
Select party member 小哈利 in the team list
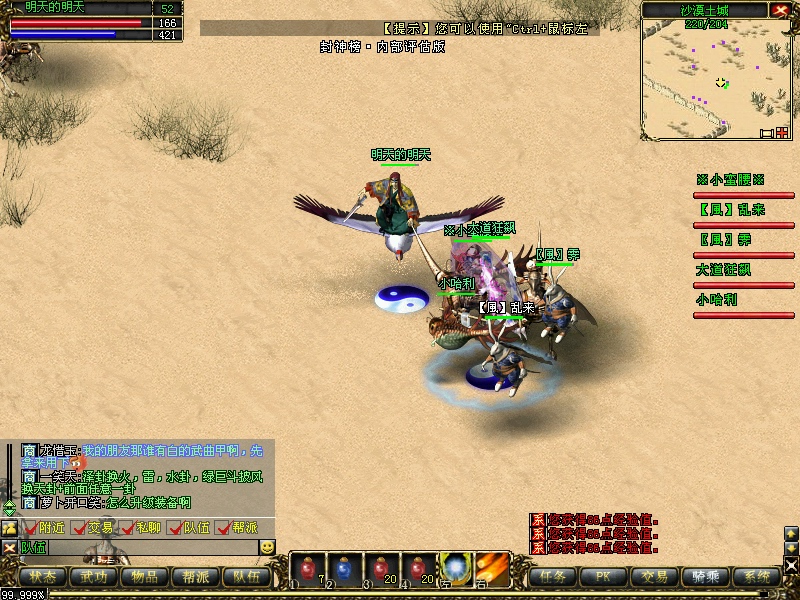click(716, 300)
